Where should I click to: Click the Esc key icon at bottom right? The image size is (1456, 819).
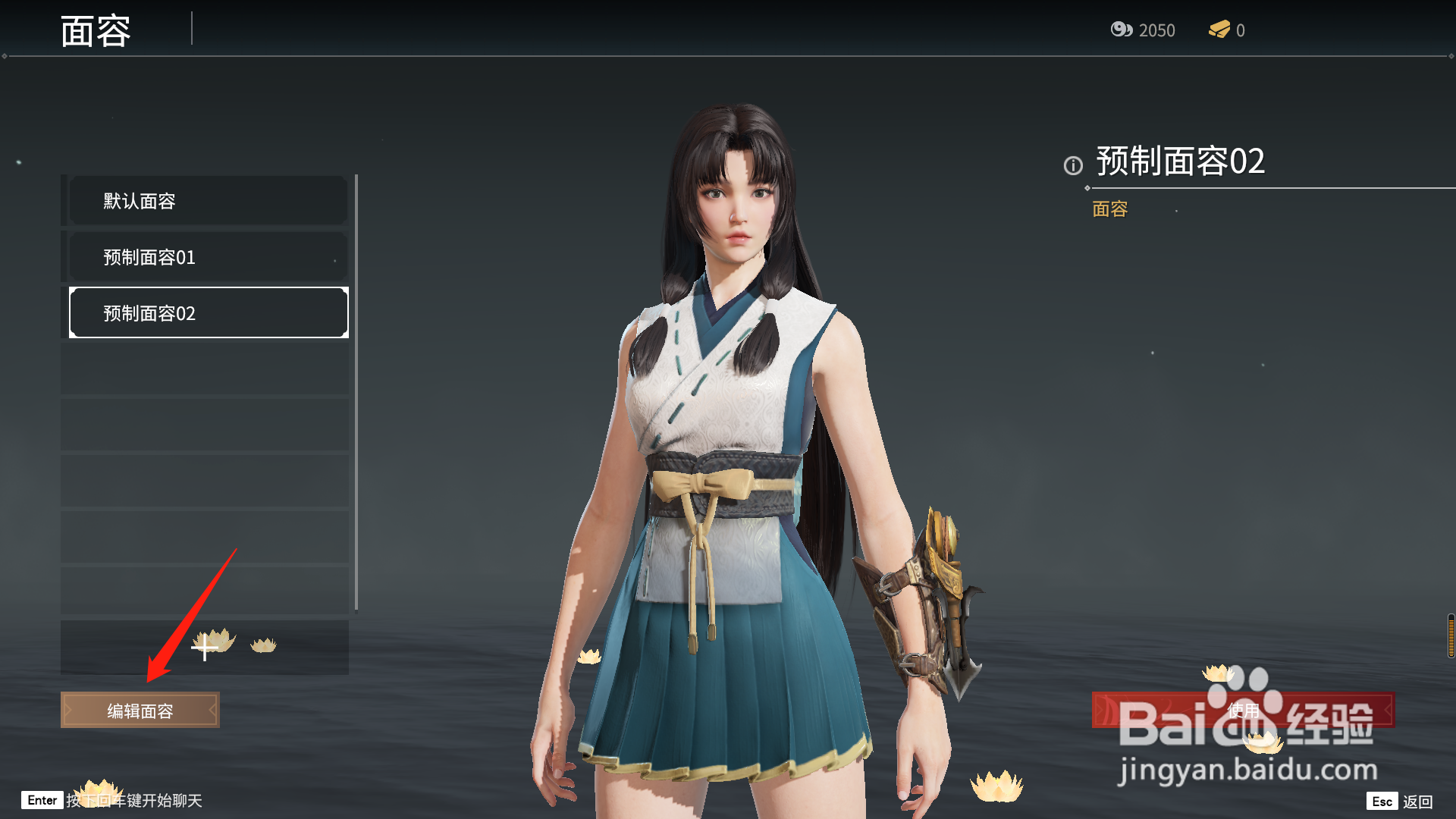1382,800
